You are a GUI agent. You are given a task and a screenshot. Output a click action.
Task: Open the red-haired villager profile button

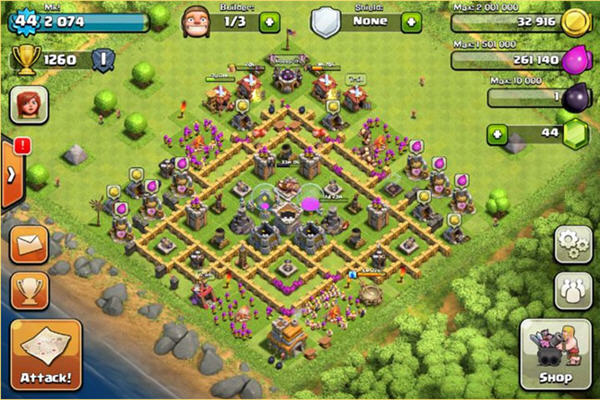pos(29,104)
